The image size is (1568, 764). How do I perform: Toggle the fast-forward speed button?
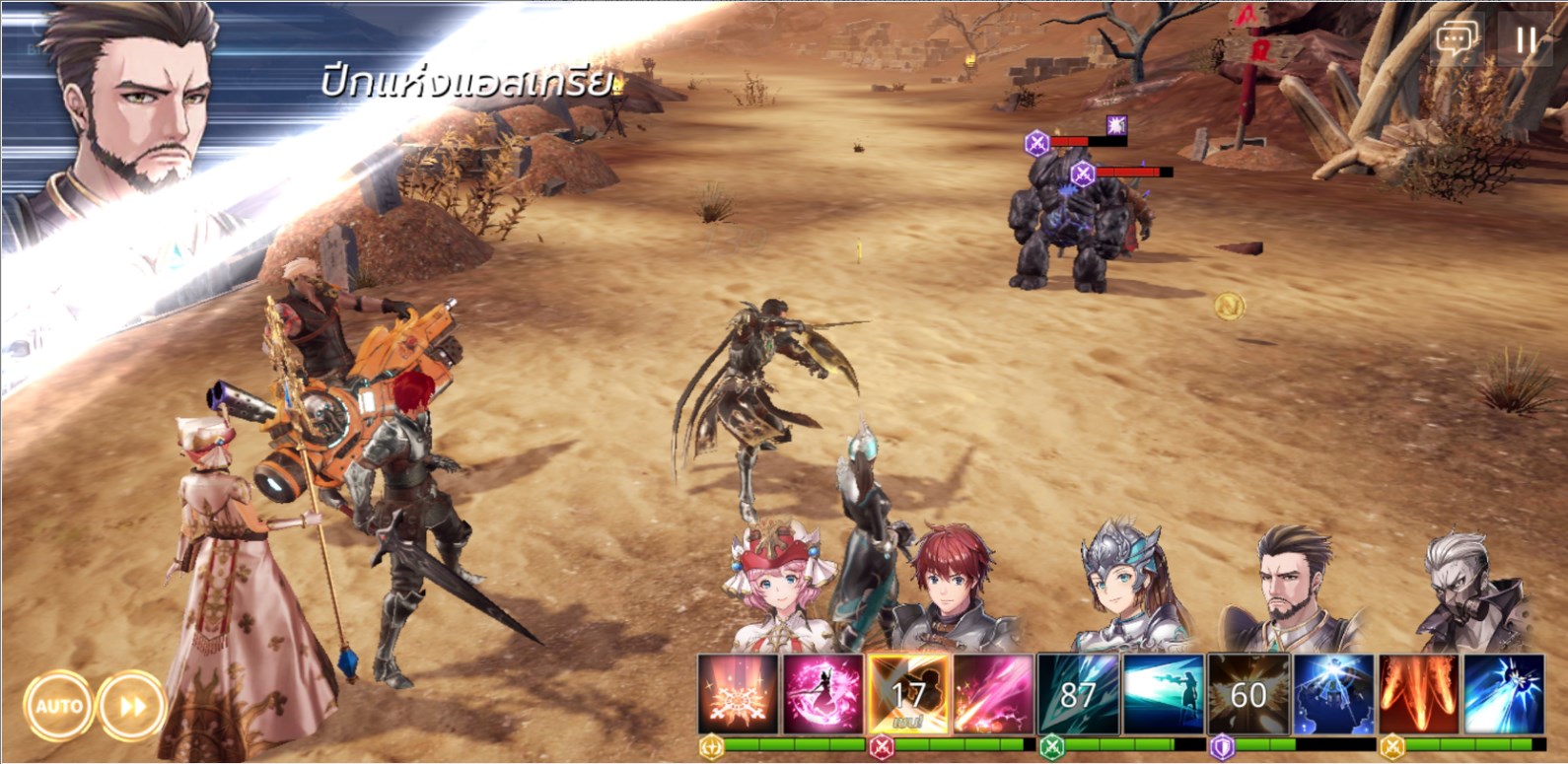pyautogui.click(x=132, y=706)
